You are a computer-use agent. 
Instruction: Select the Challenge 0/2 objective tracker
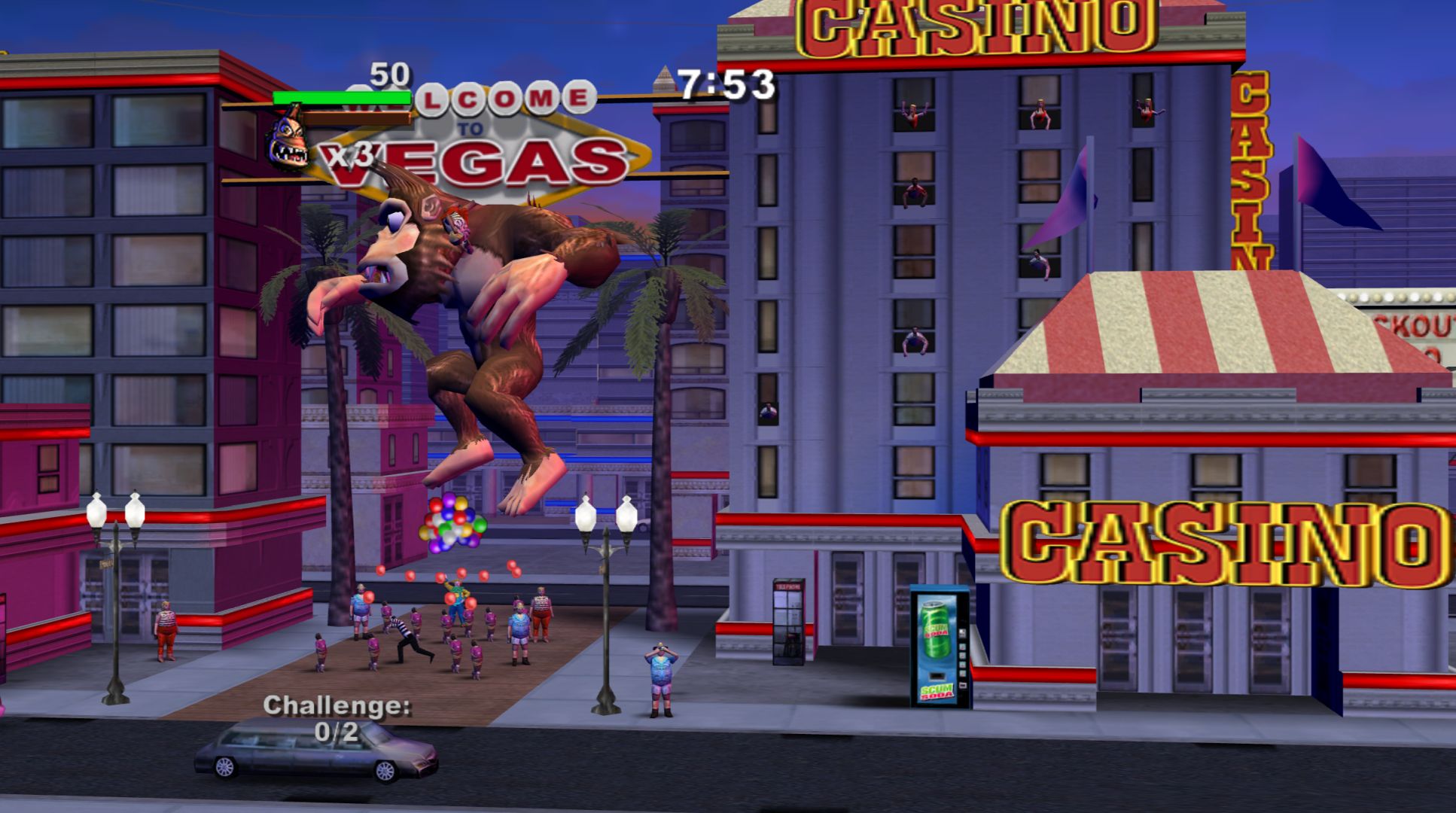tap(337, 718)
